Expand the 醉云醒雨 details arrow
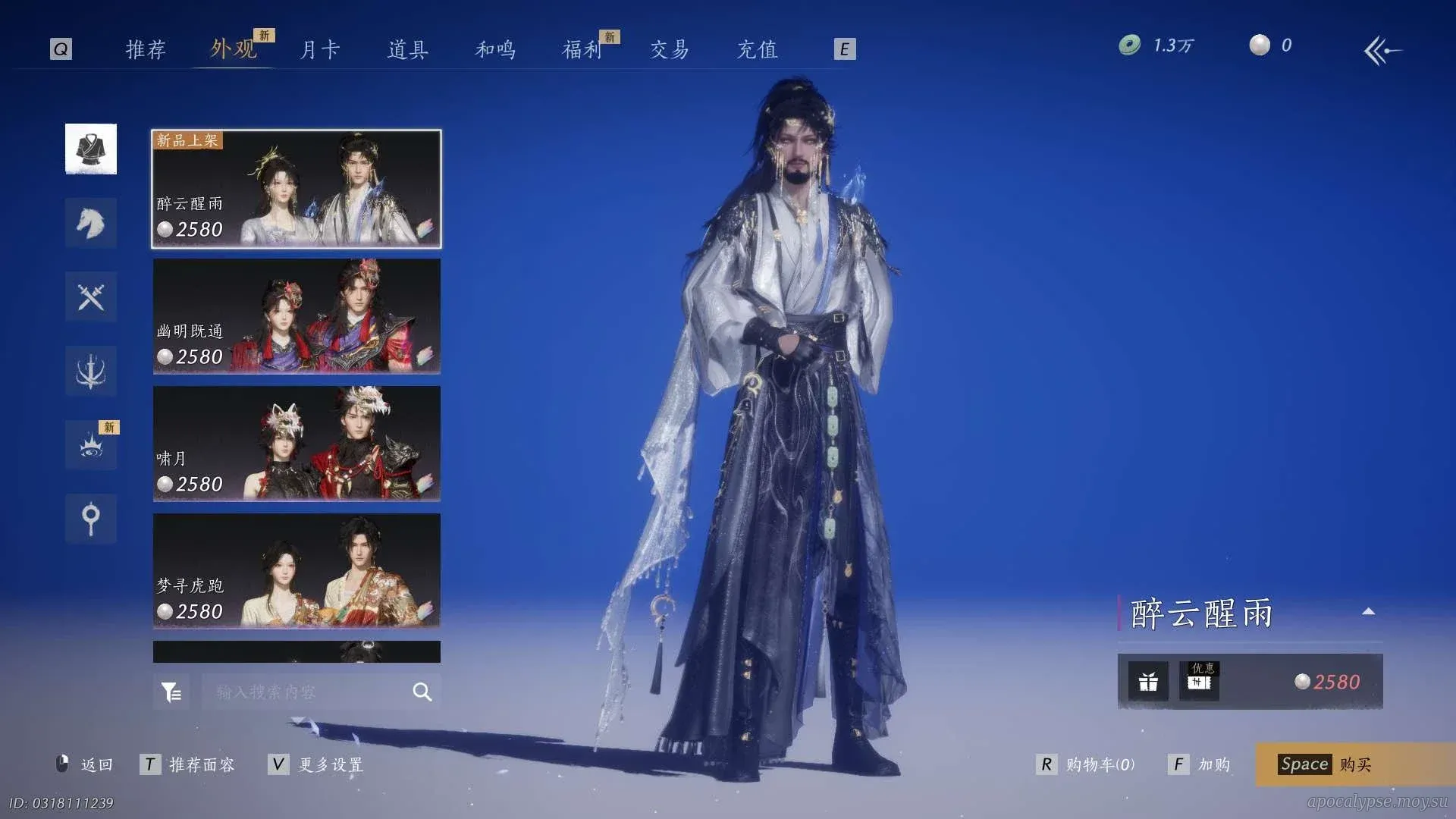 1369,611
